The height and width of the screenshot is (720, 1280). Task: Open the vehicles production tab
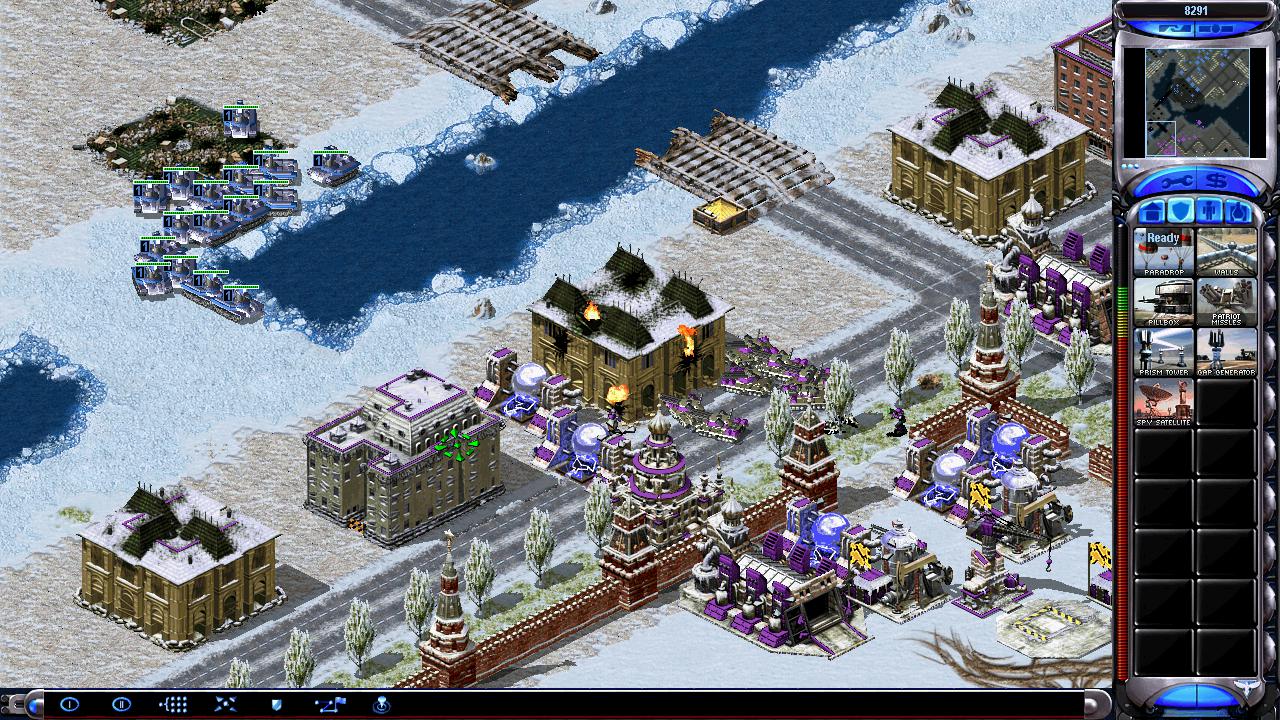[1238, 212]
